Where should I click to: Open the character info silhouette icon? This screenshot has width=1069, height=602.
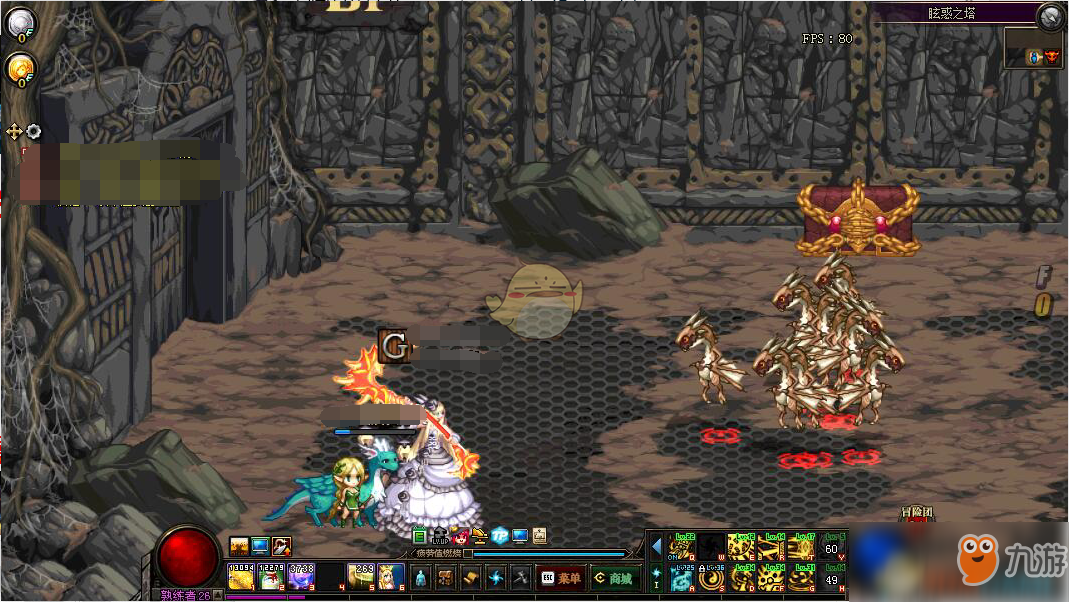click(420, 578)
